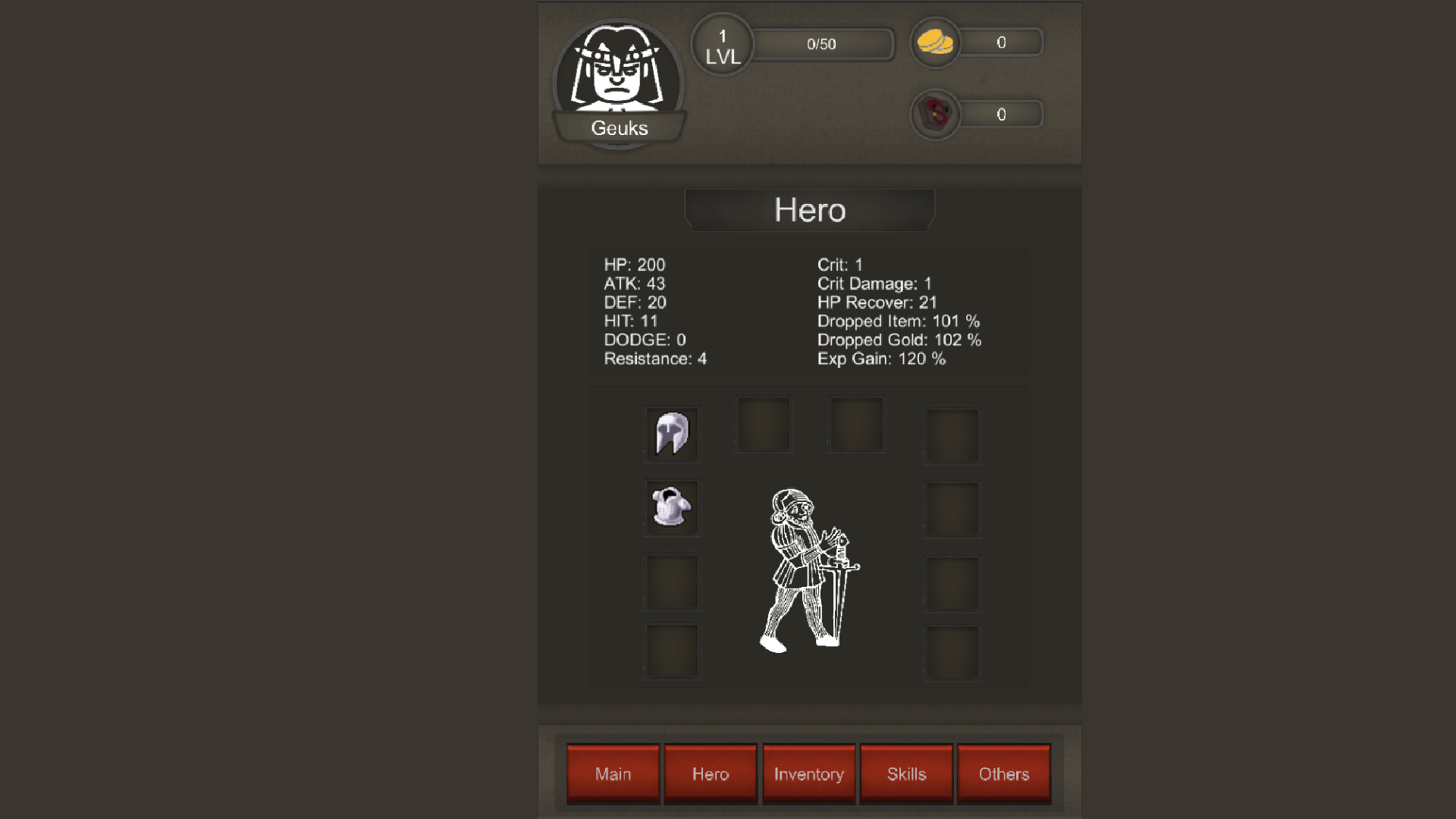
Task: Click the bottom-left empty equipment slot
Action: pyautogui.click(x=672, y=651)
